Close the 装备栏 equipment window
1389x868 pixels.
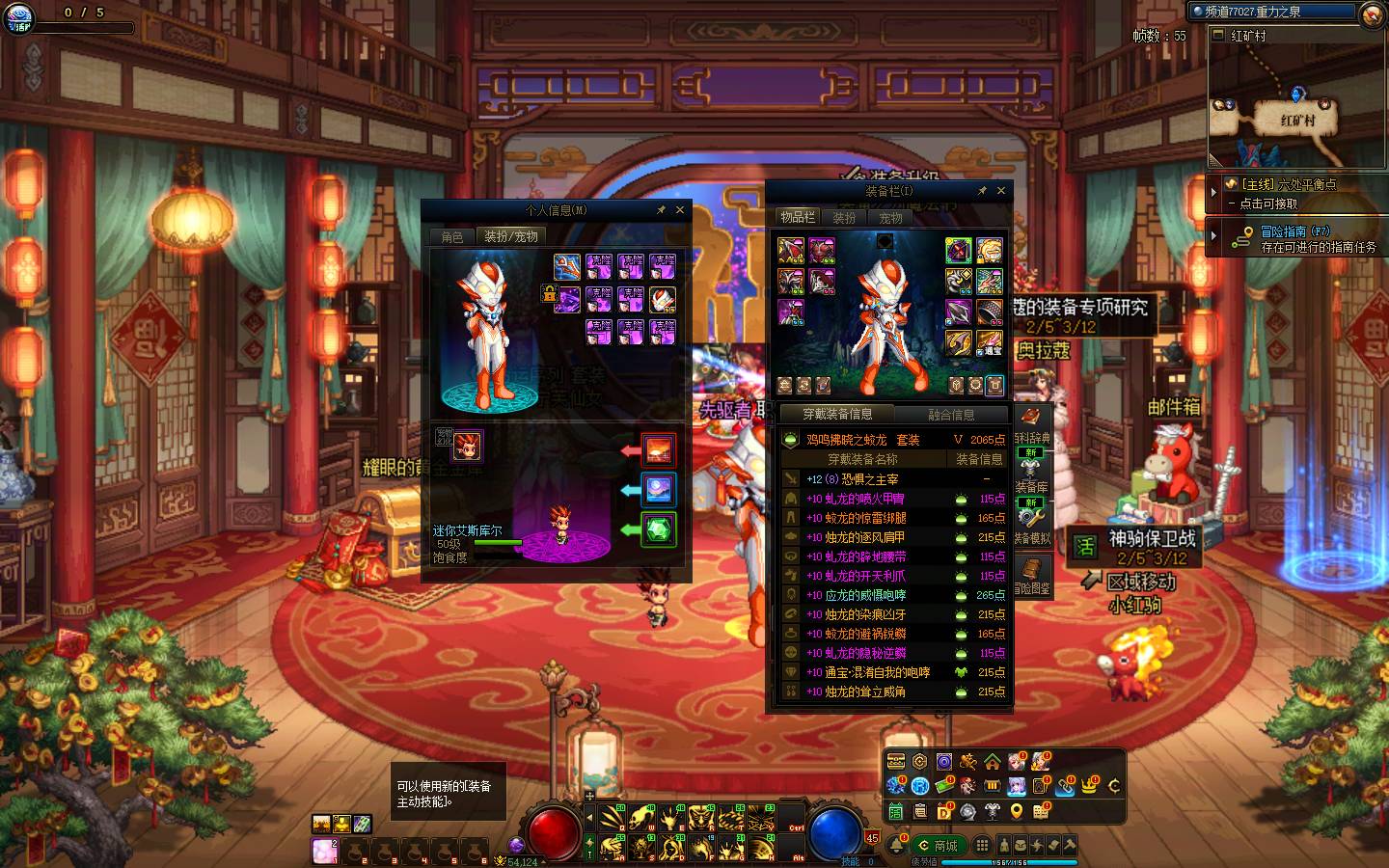[1001, 191]
